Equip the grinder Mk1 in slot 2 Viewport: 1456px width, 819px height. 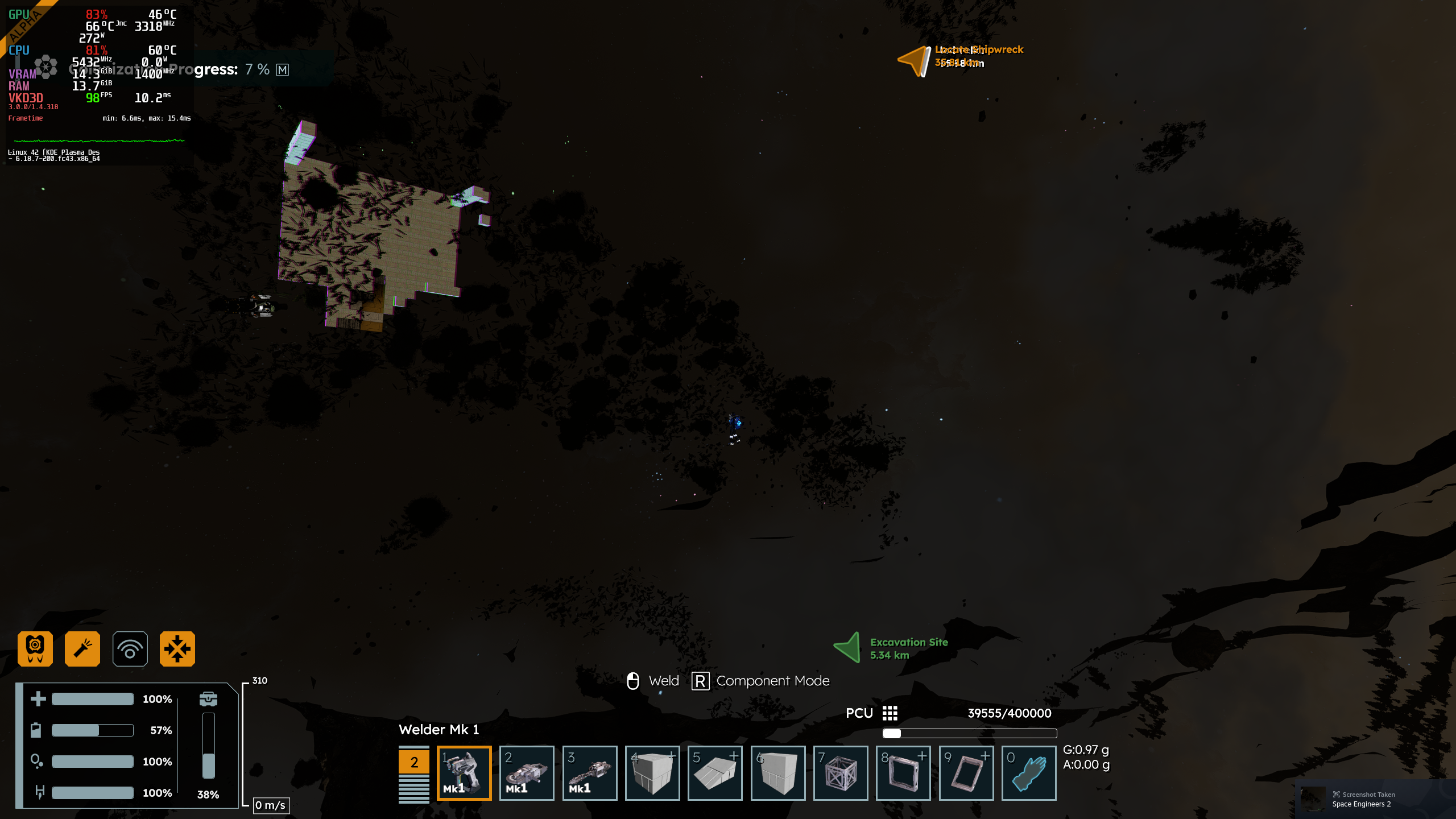pos(527,772)
